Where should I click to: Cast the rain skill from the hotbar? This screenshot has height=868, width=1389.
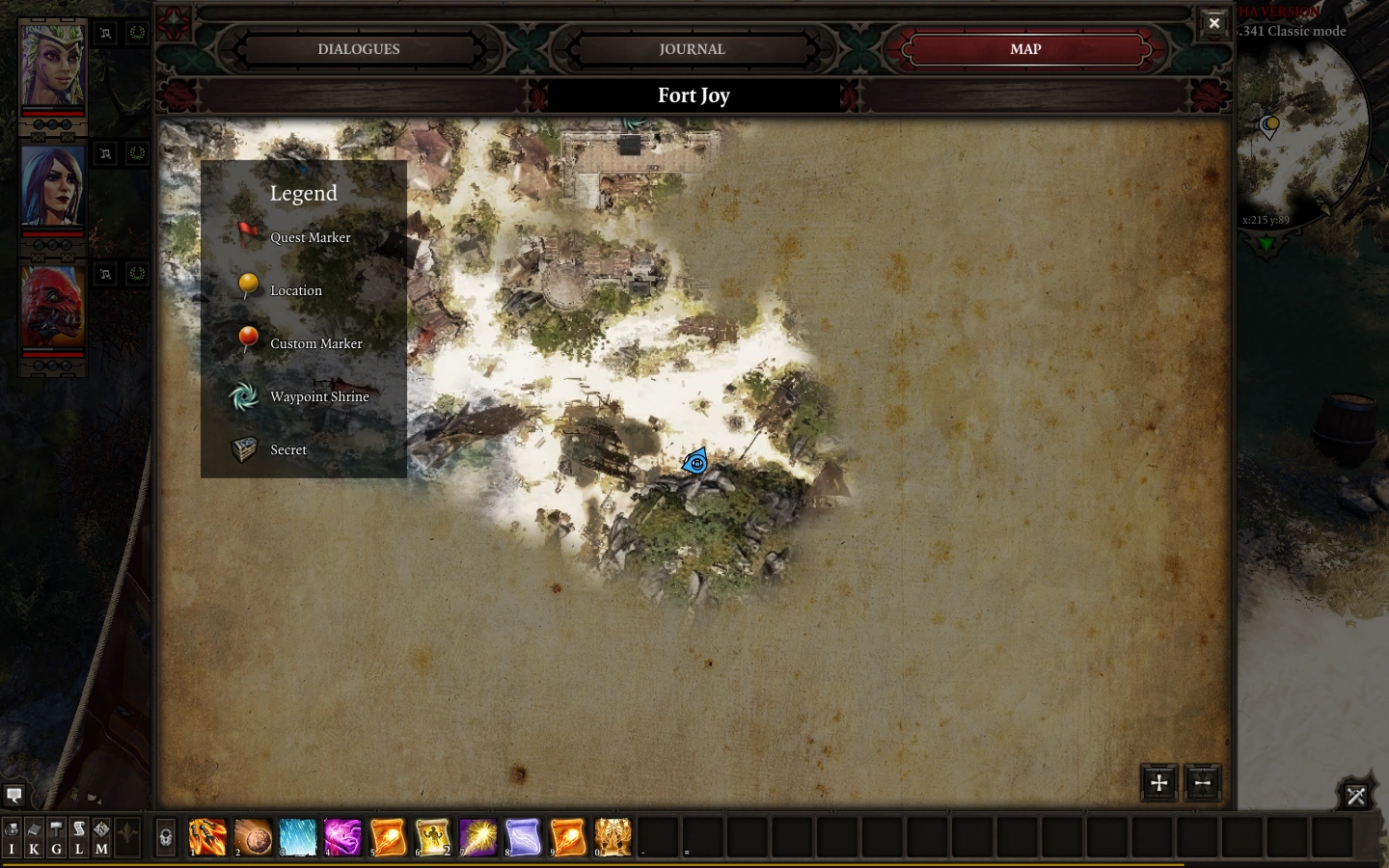tap(298, 837)
